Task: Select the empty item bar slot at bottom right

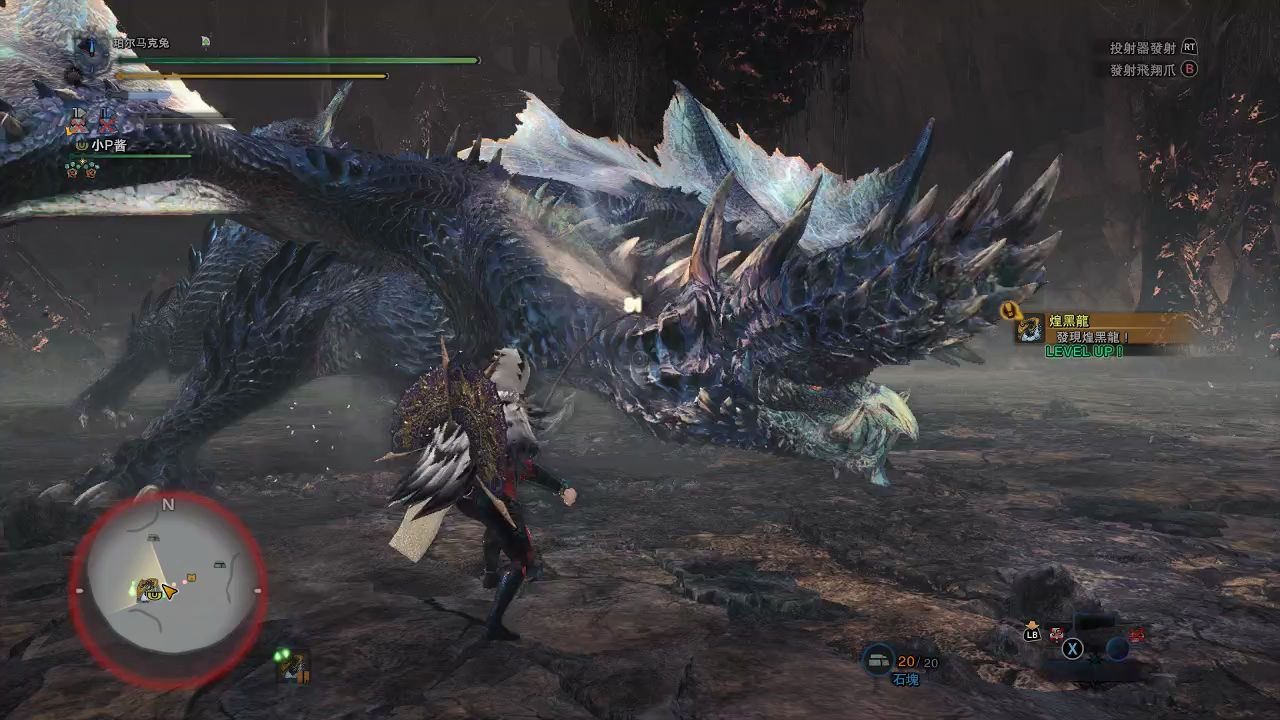Action: [1117, 648]
